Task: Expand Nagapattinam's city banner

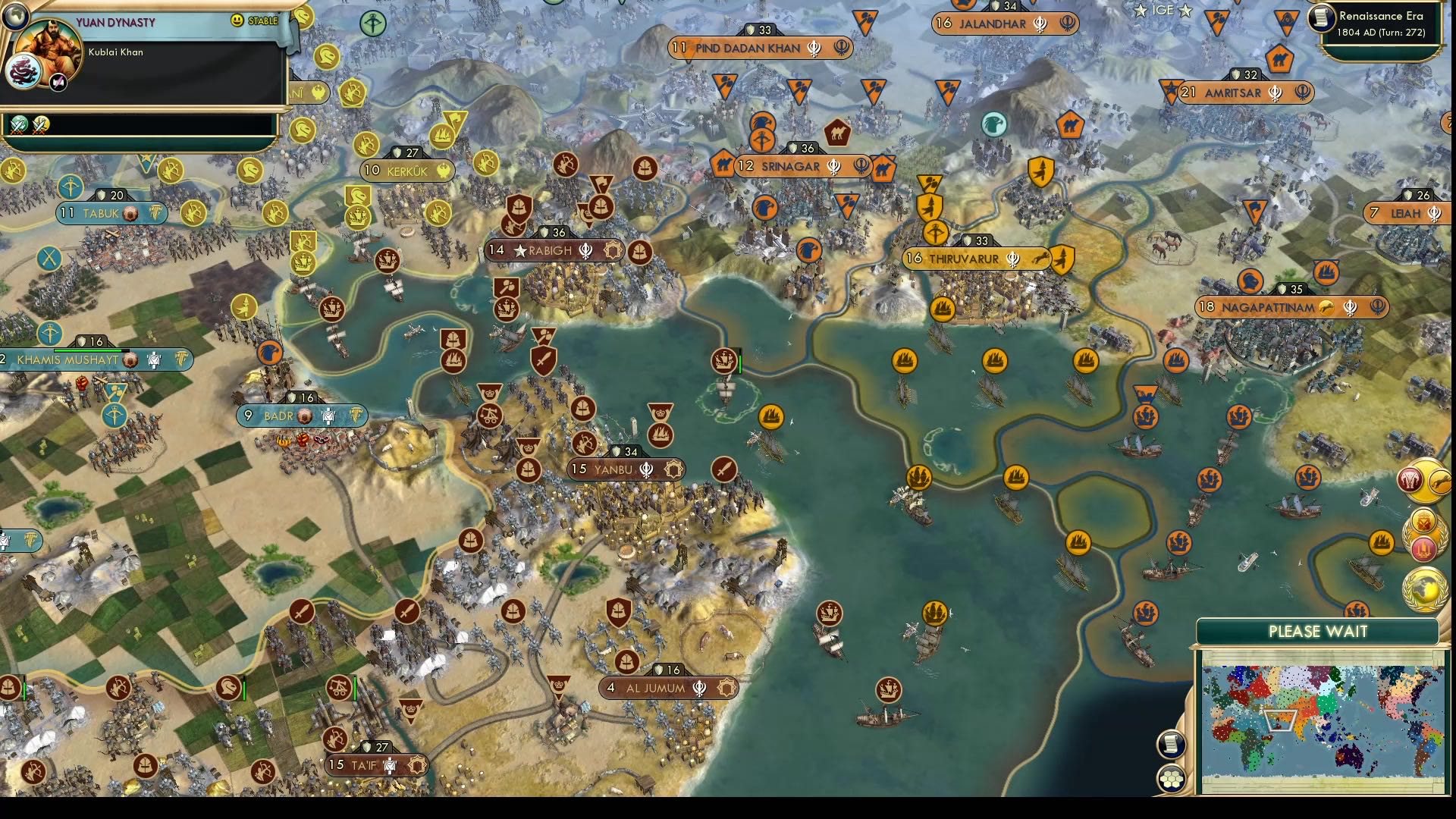Action: pyautogui.click(x=1289, y=308)
